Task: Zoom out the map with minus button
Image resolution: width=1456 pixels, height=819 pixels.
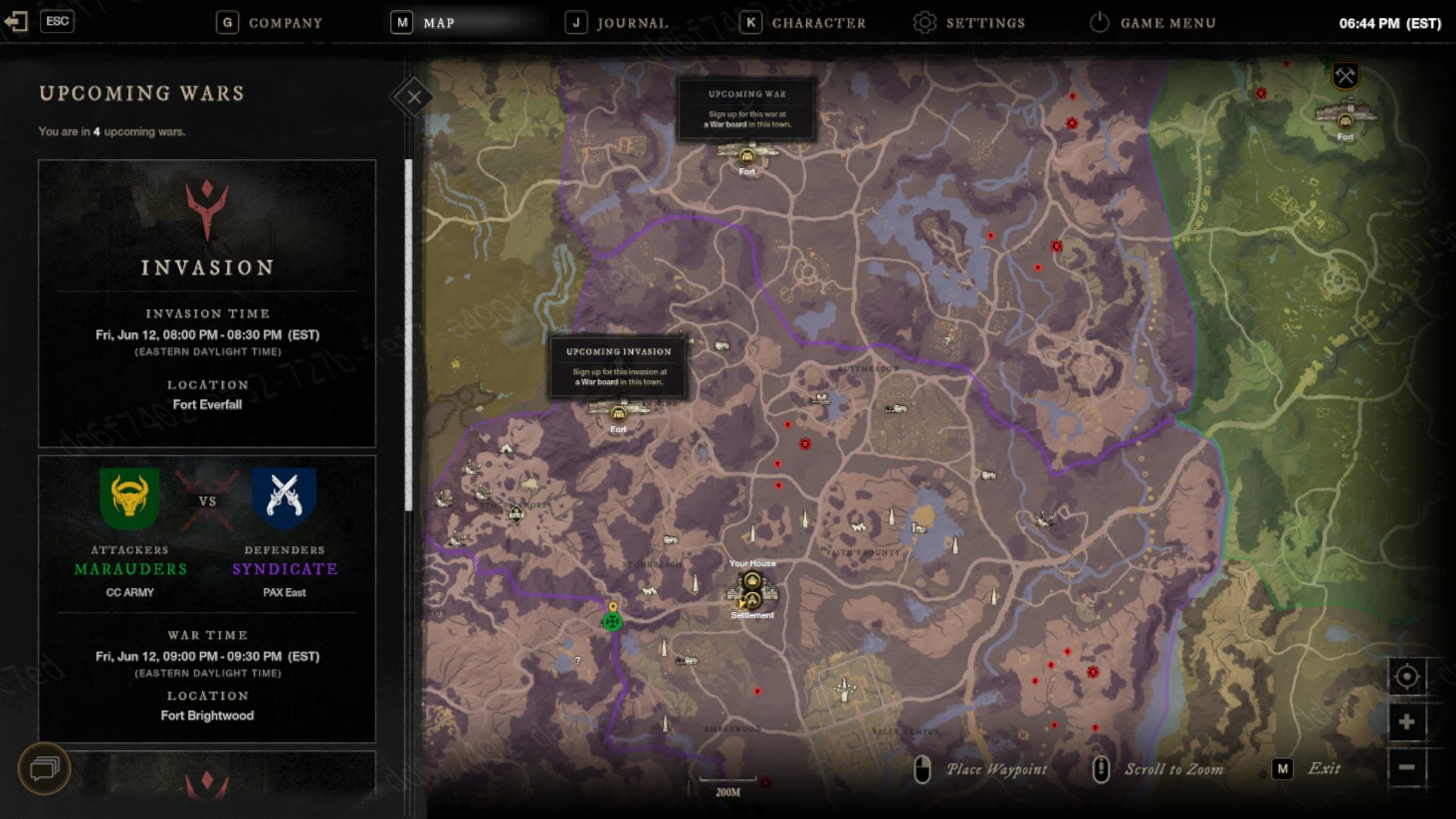Action: [1406, 767]
